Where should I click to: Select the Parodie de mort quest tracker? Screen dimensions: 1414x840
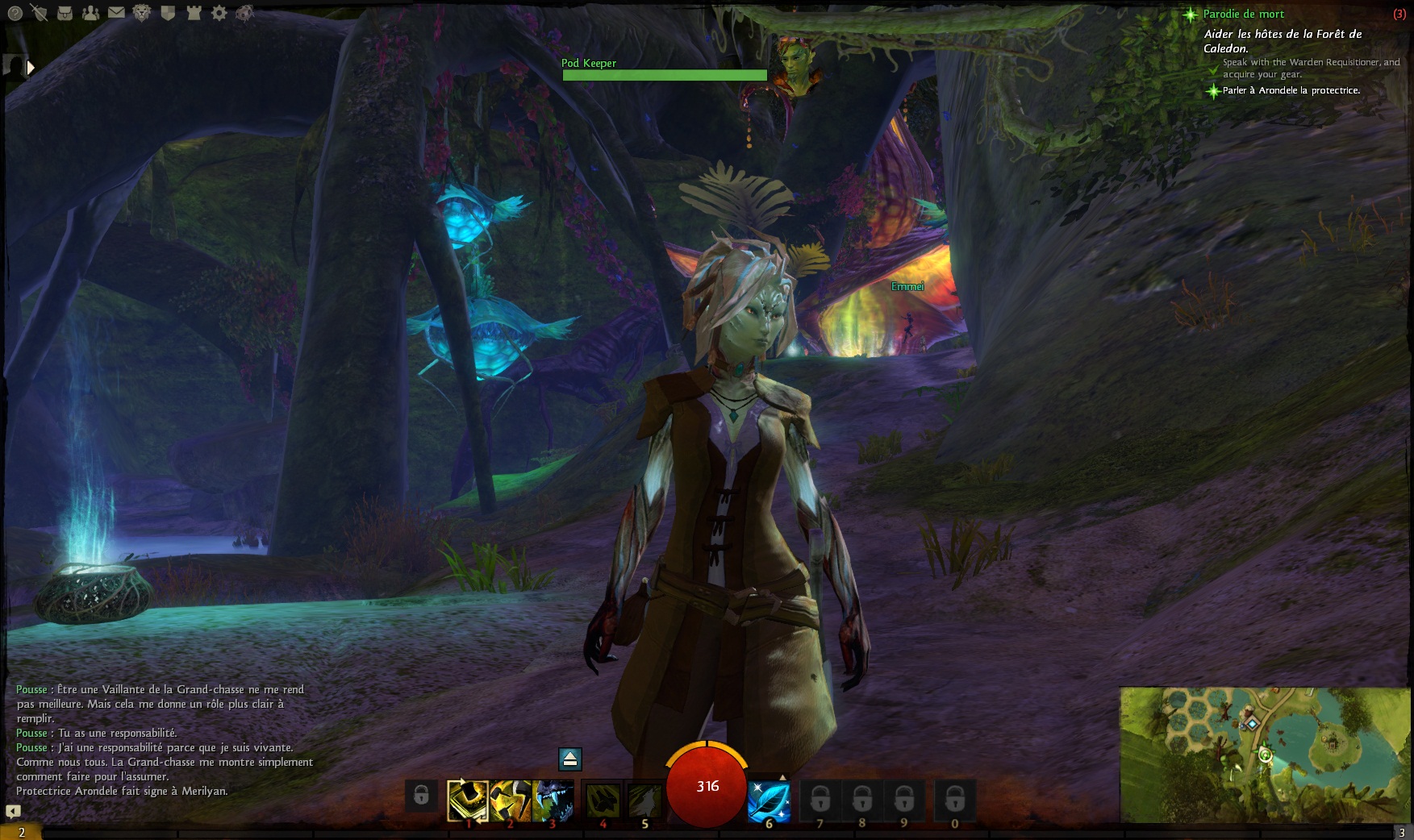pyautogui.click(x=1243, y=14)
